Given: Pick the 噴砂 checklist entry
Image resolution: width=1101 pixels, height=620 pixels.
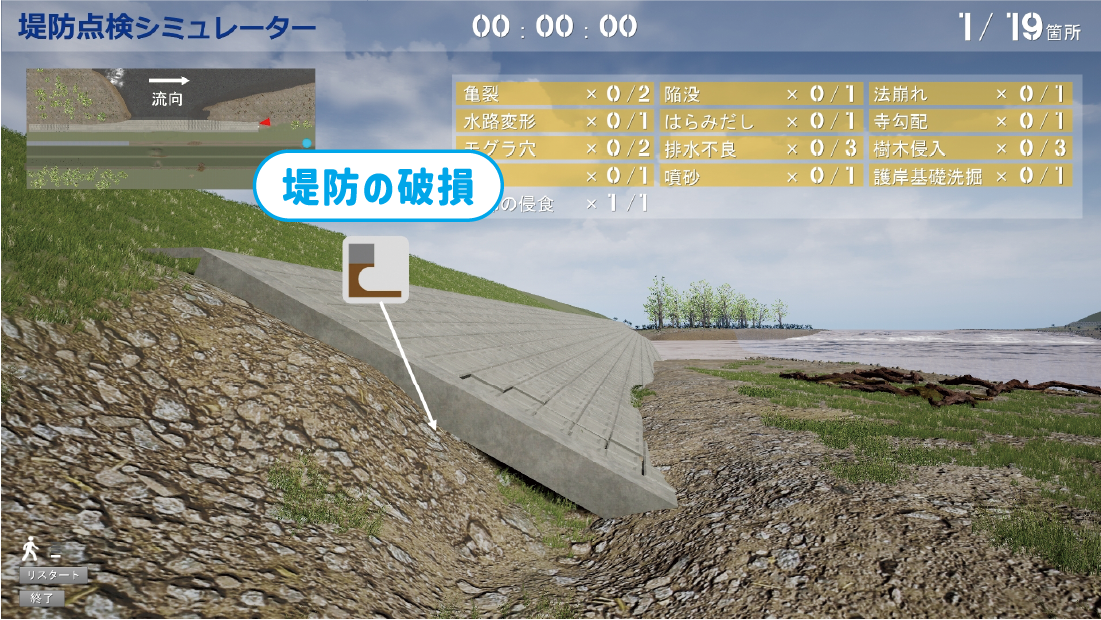Looking at the screenshot, I should coord(760,176).
